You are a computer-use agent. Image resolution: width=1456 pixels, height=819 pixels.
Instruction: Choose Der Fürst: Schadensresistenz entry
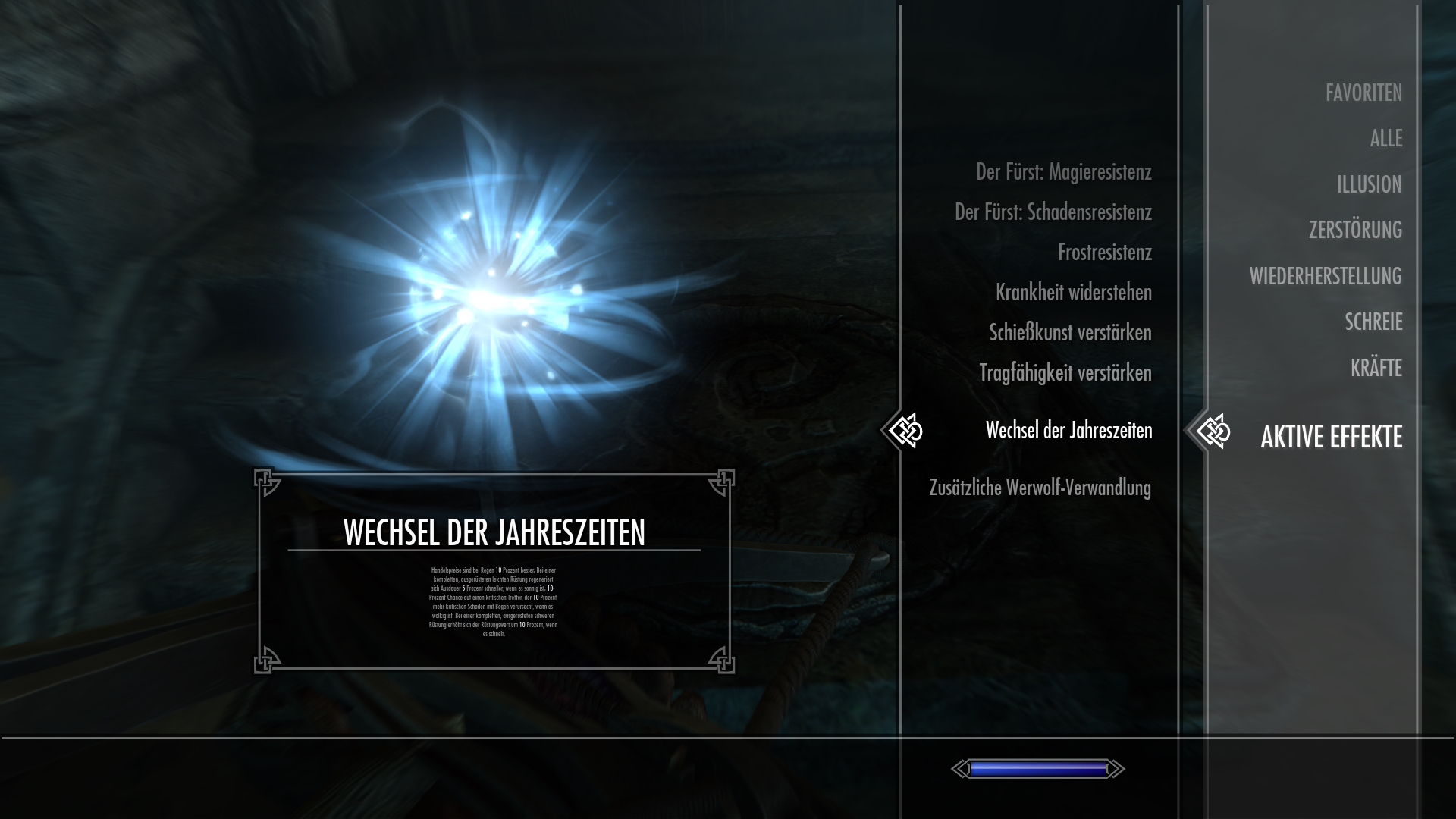(1053, 212)
